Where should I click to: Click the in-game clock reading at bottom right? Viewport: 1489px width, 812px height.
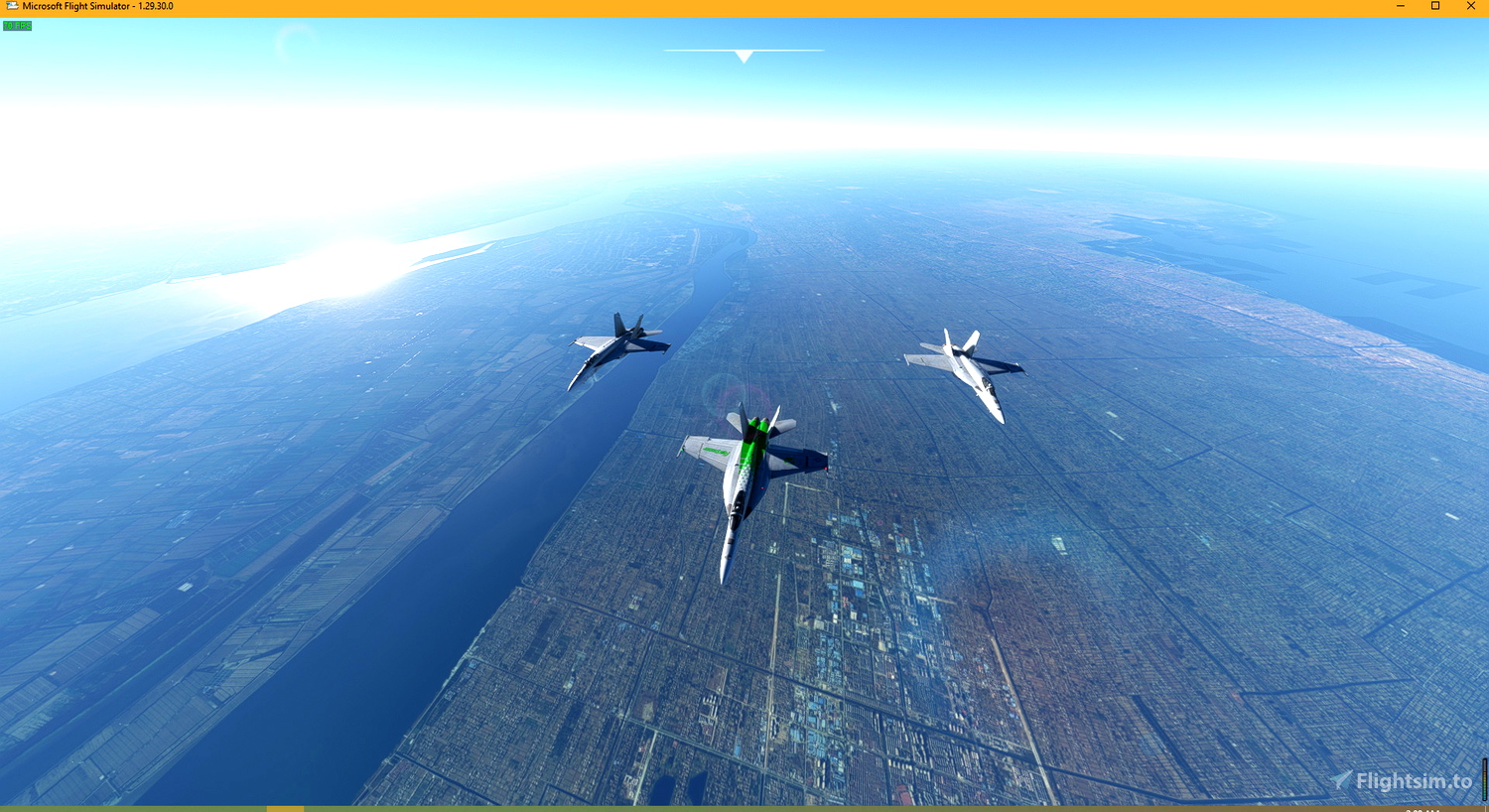click(1421, 809)
